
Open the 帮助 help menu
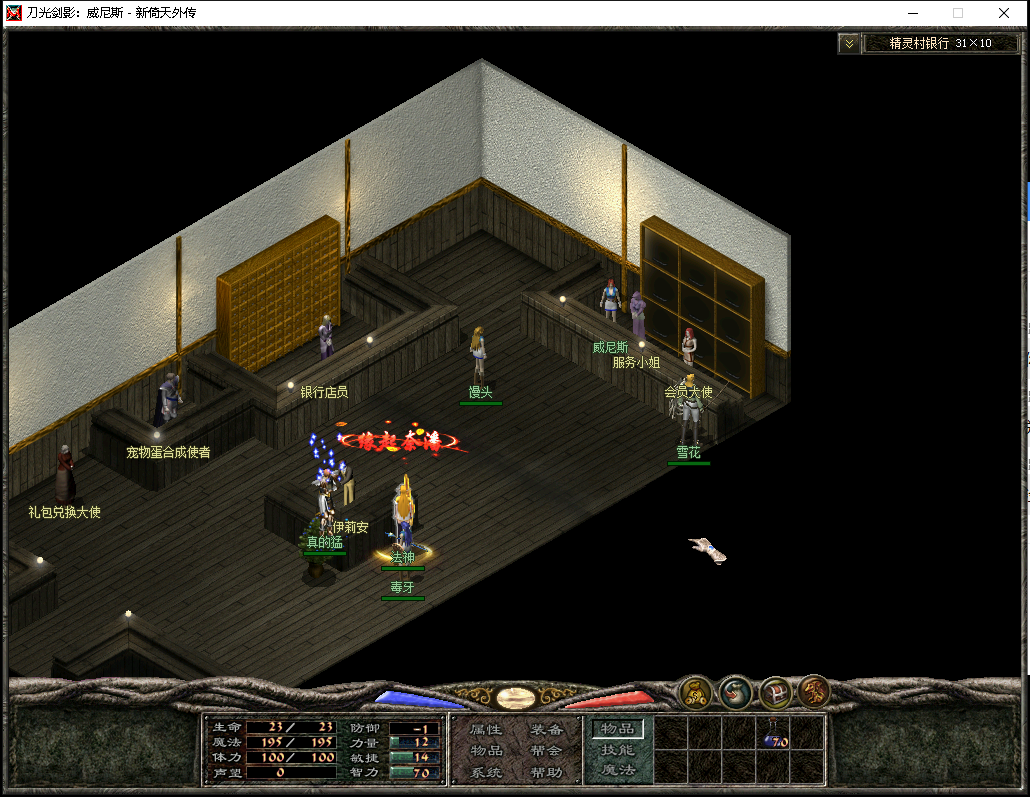click(x=546, y=773)
